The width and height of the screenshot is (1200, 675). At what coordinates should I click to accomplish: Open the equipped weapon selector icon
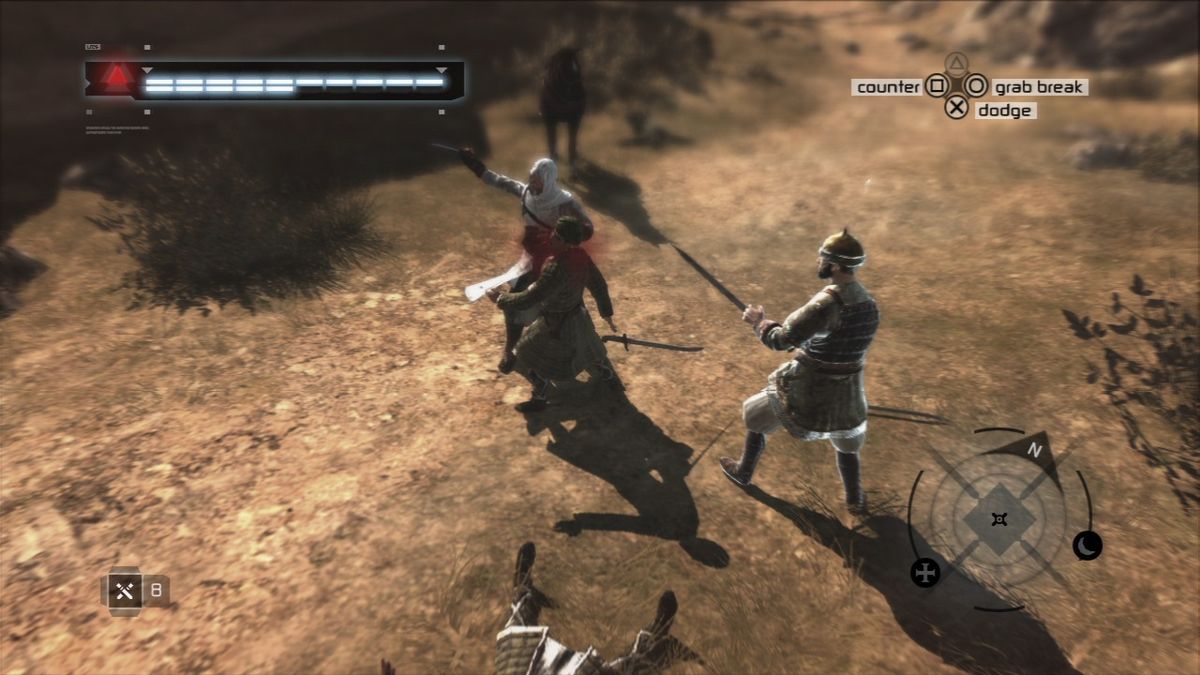125,590
